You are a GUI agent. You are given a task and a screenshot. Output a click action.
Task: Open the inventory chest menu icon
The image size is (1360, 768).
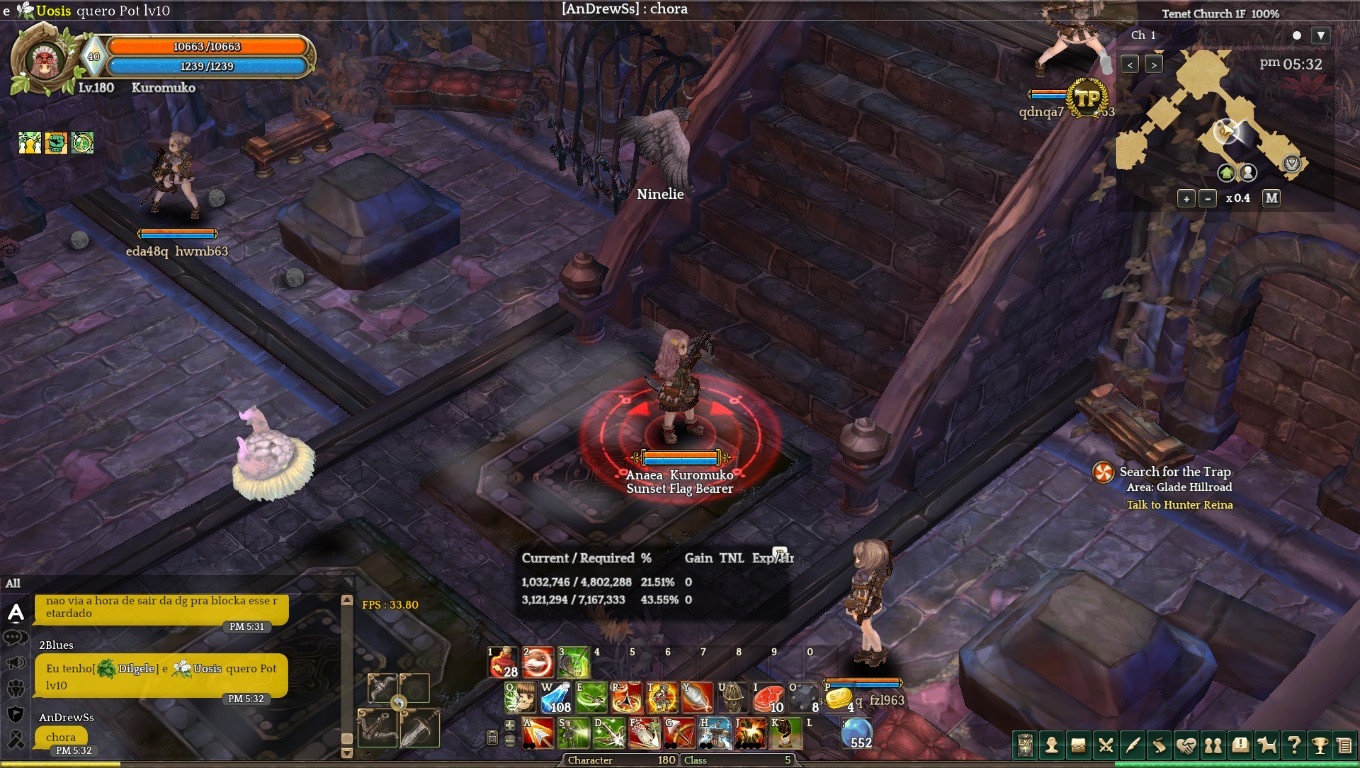point(1078,744)
